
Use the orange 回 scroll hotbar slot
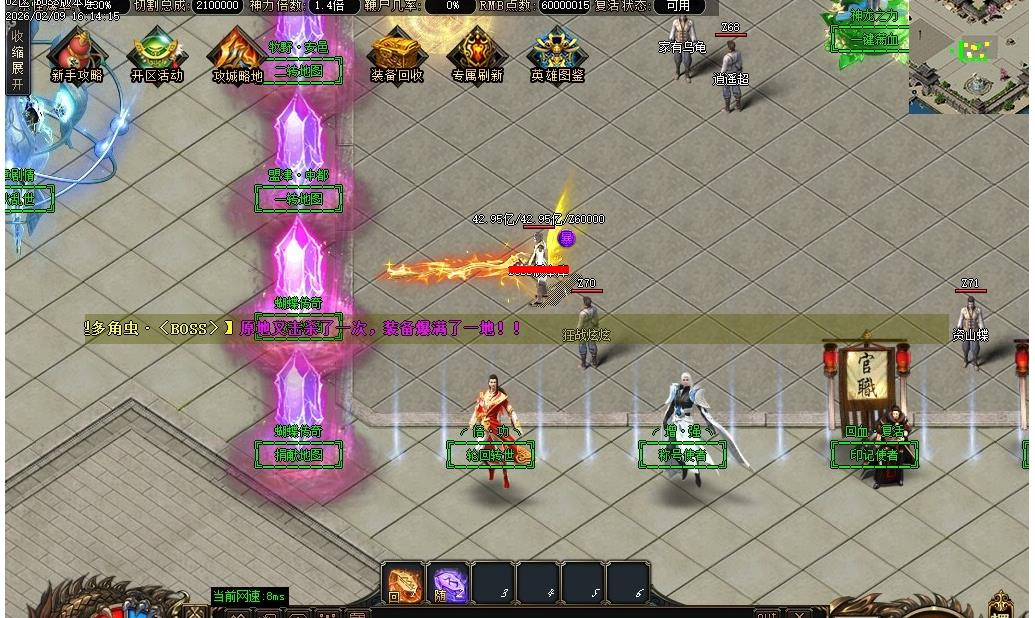(x=404, y=583)
